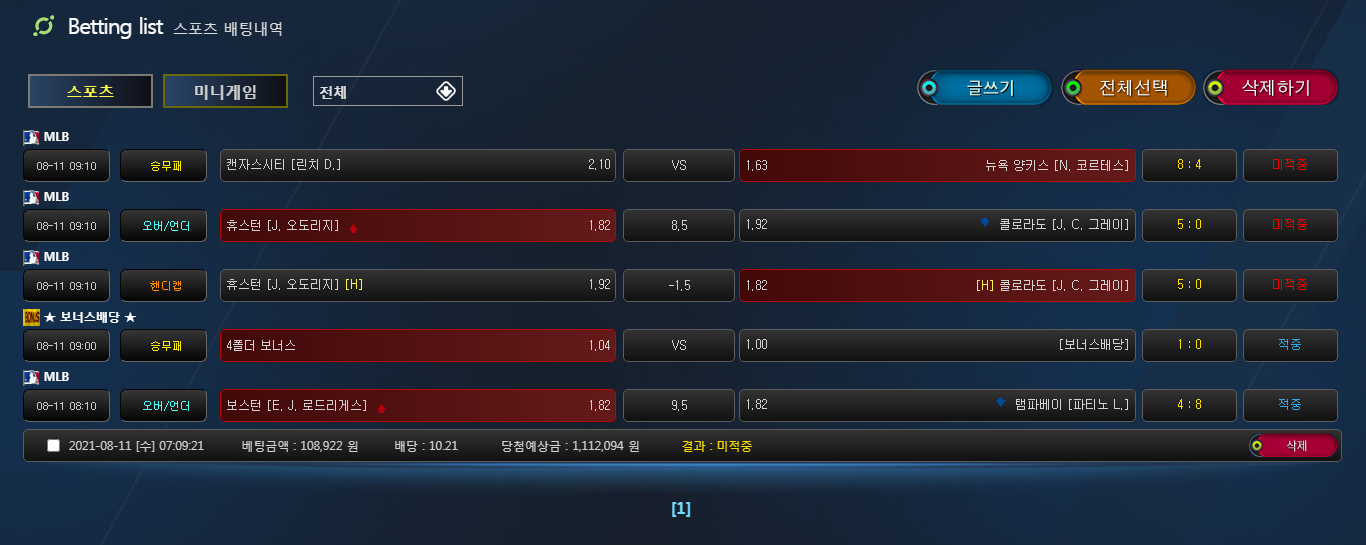The width and height of the screenshot is (1366, 545).
Task: Switch to the 스포츠 tab
Action: pos(90,91)
